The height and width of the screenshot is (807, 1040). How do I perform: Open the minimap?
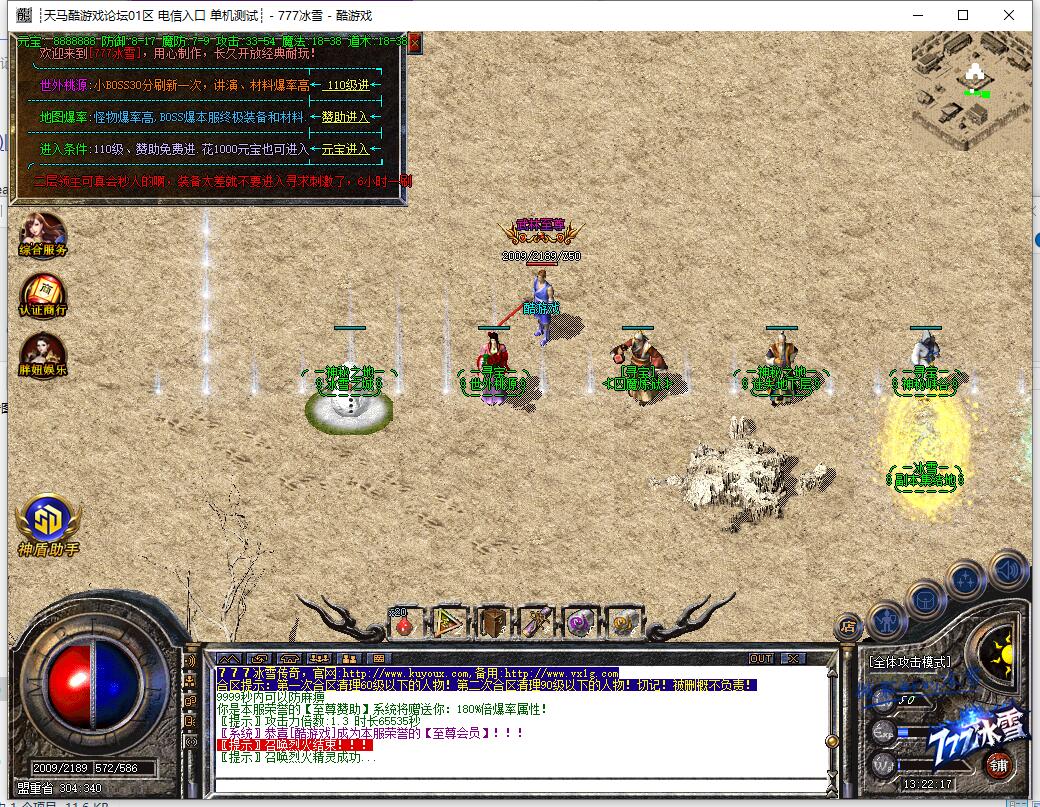tap(970, 90)
